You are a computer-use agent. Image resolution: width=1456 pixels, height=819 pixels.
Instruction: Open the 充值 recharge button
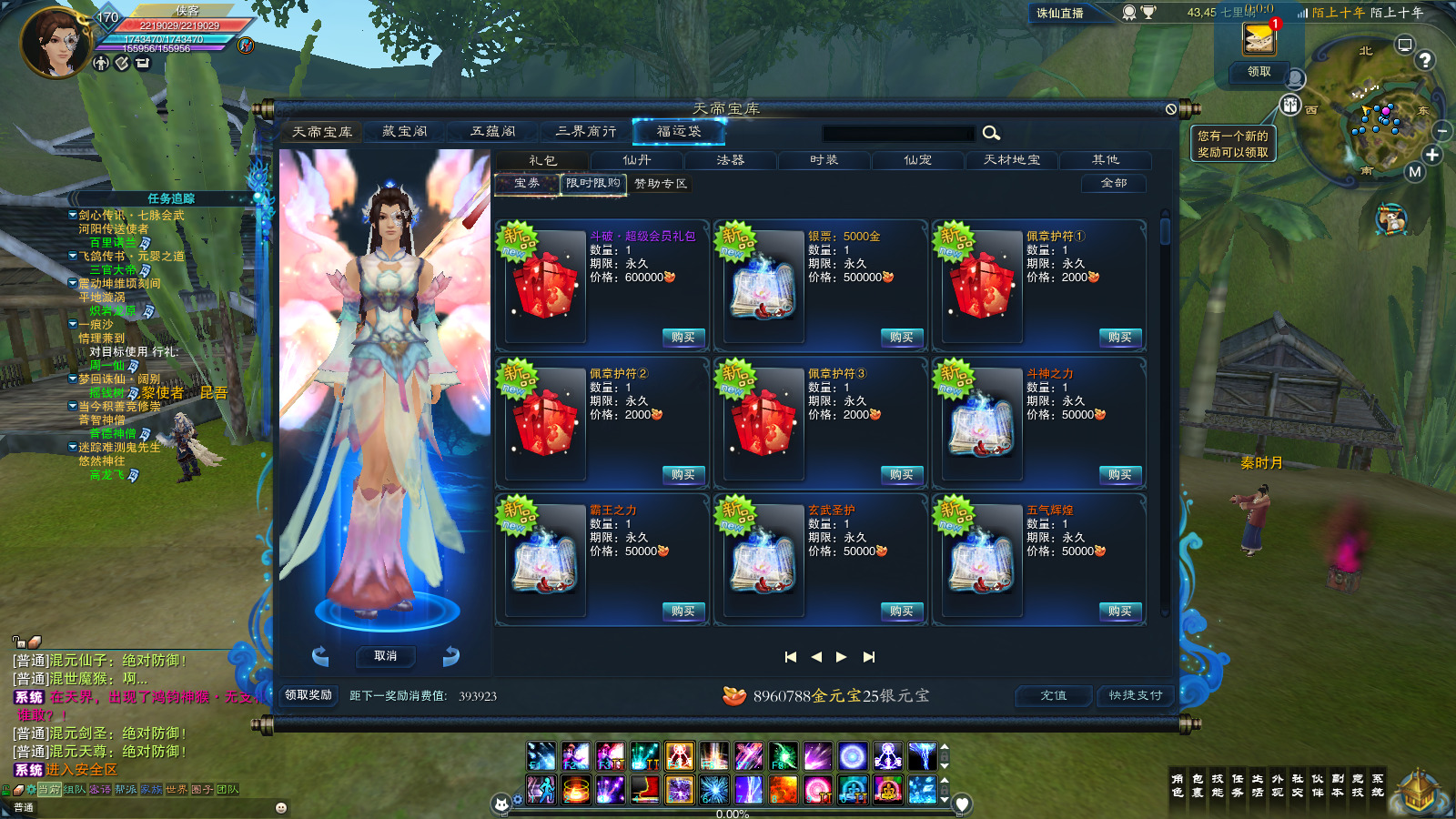(x=1054, y=695)
